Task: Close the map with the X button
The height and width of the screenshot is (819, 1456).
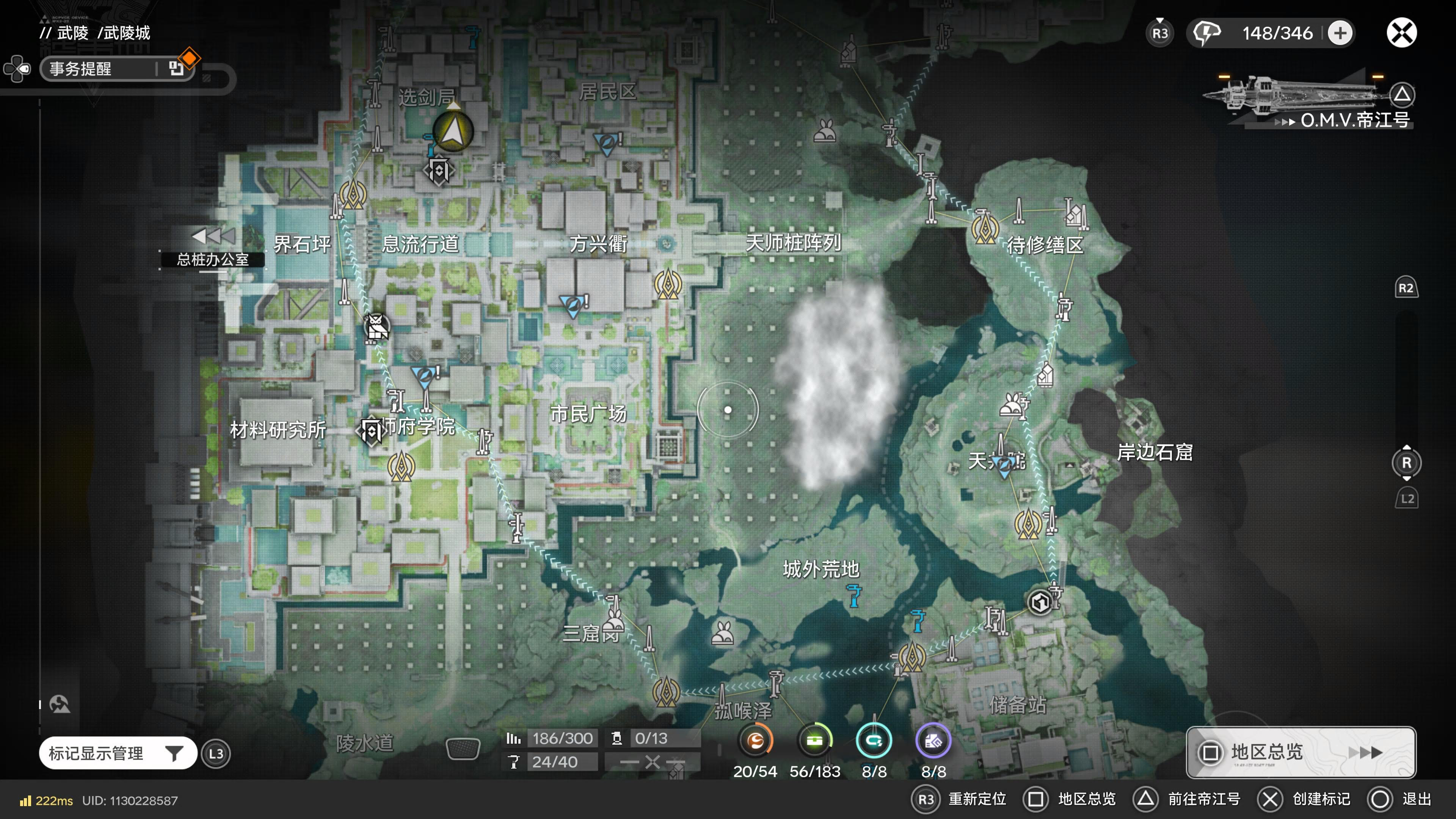Action: pyautogui.click(x=1402, y=33)
